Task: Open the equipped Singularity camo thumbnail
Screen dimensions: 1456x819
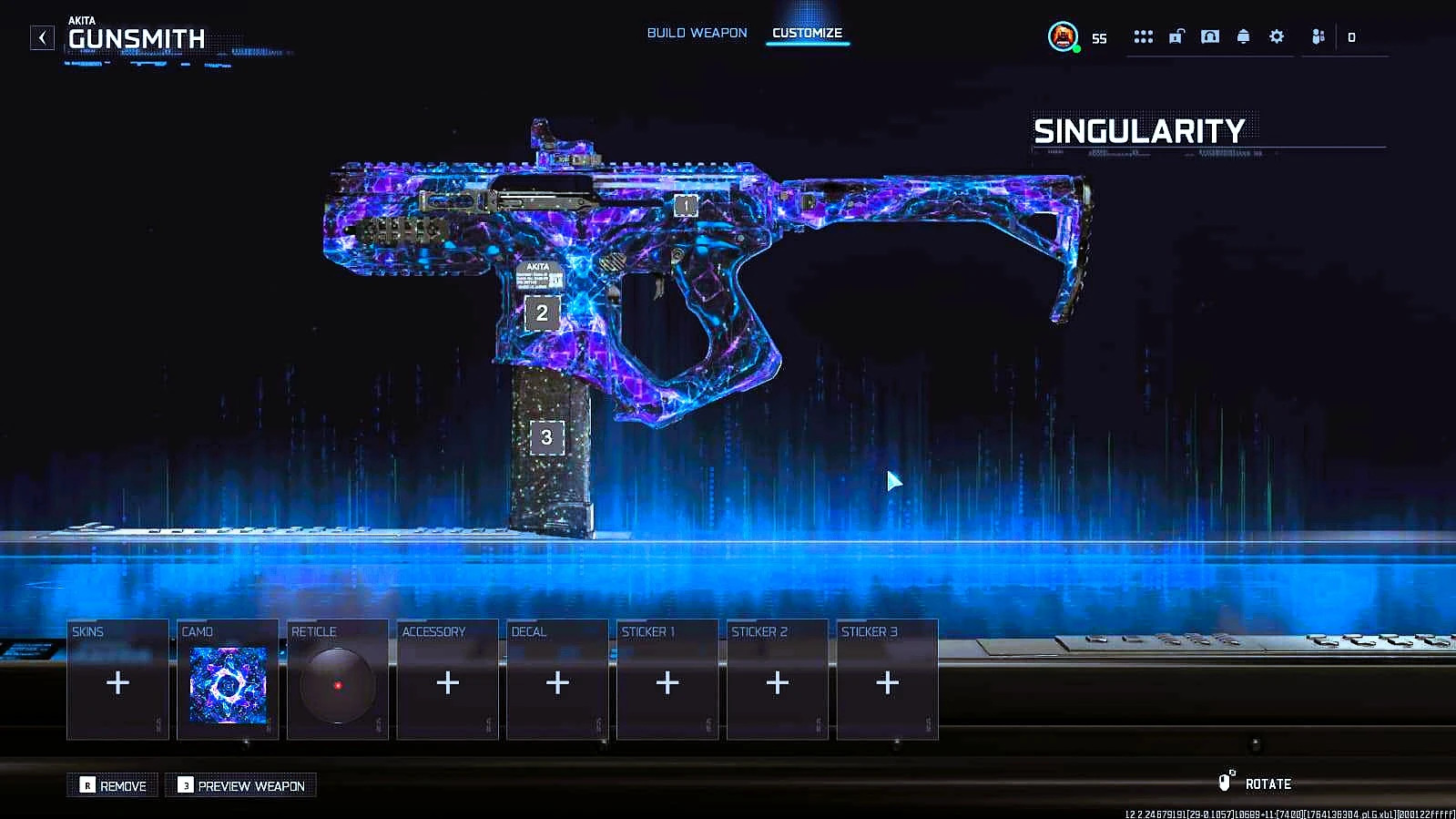Action: (227, 686)
